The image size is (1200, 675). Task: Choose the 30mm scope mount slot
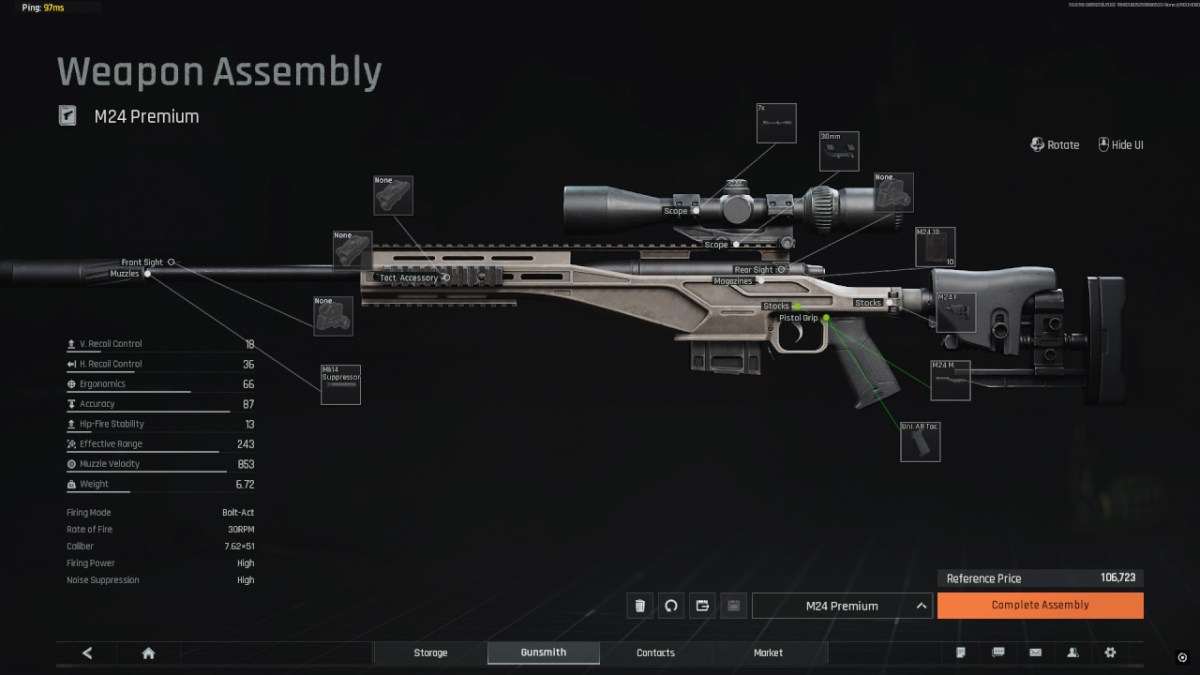coord(838,151)
